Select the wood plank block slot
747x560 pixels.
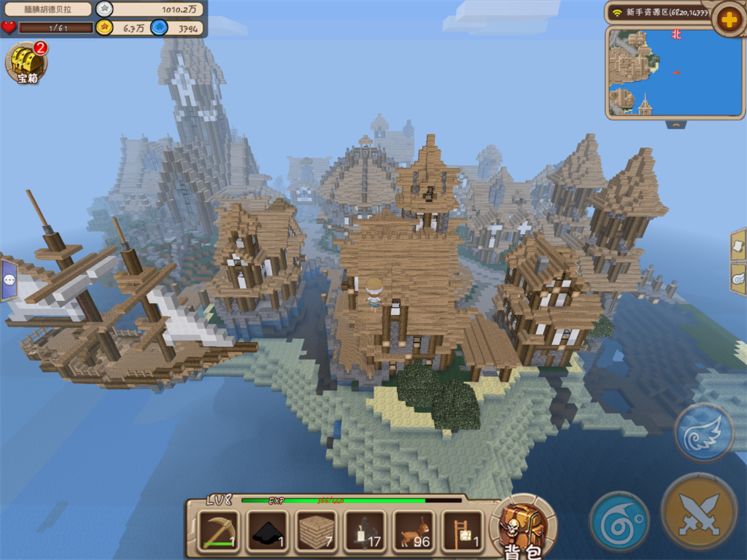(316, 530)
